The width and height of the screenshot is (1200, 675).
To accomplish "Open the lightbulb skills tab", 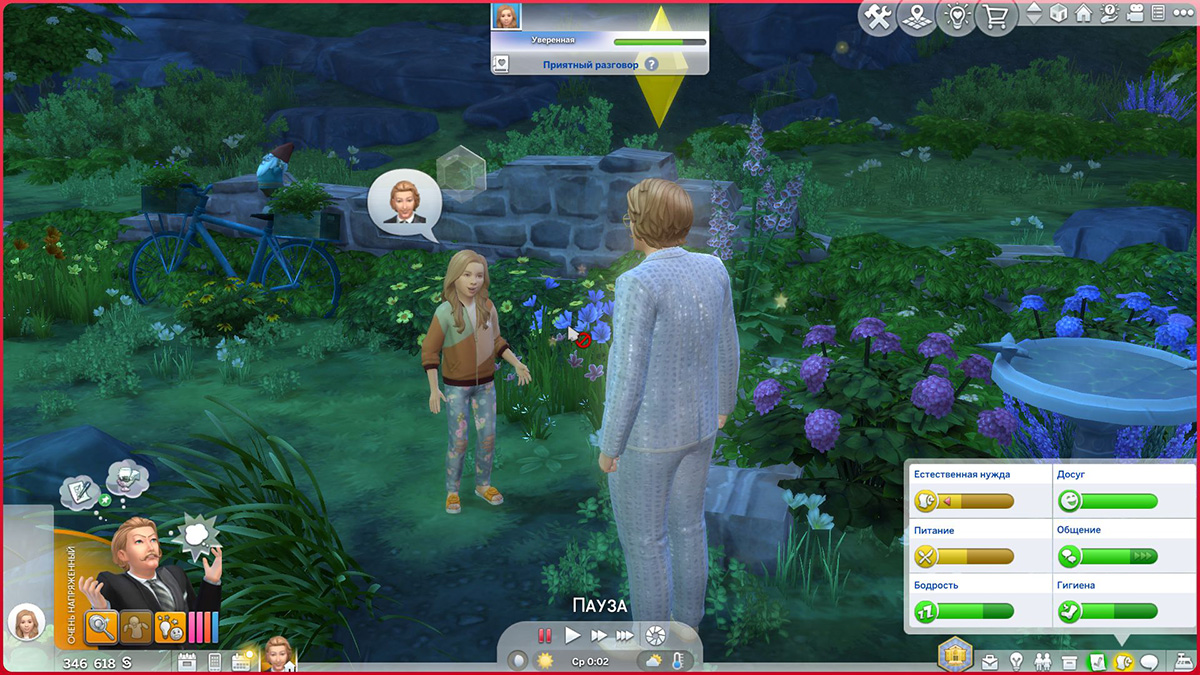I will 1016,662.
